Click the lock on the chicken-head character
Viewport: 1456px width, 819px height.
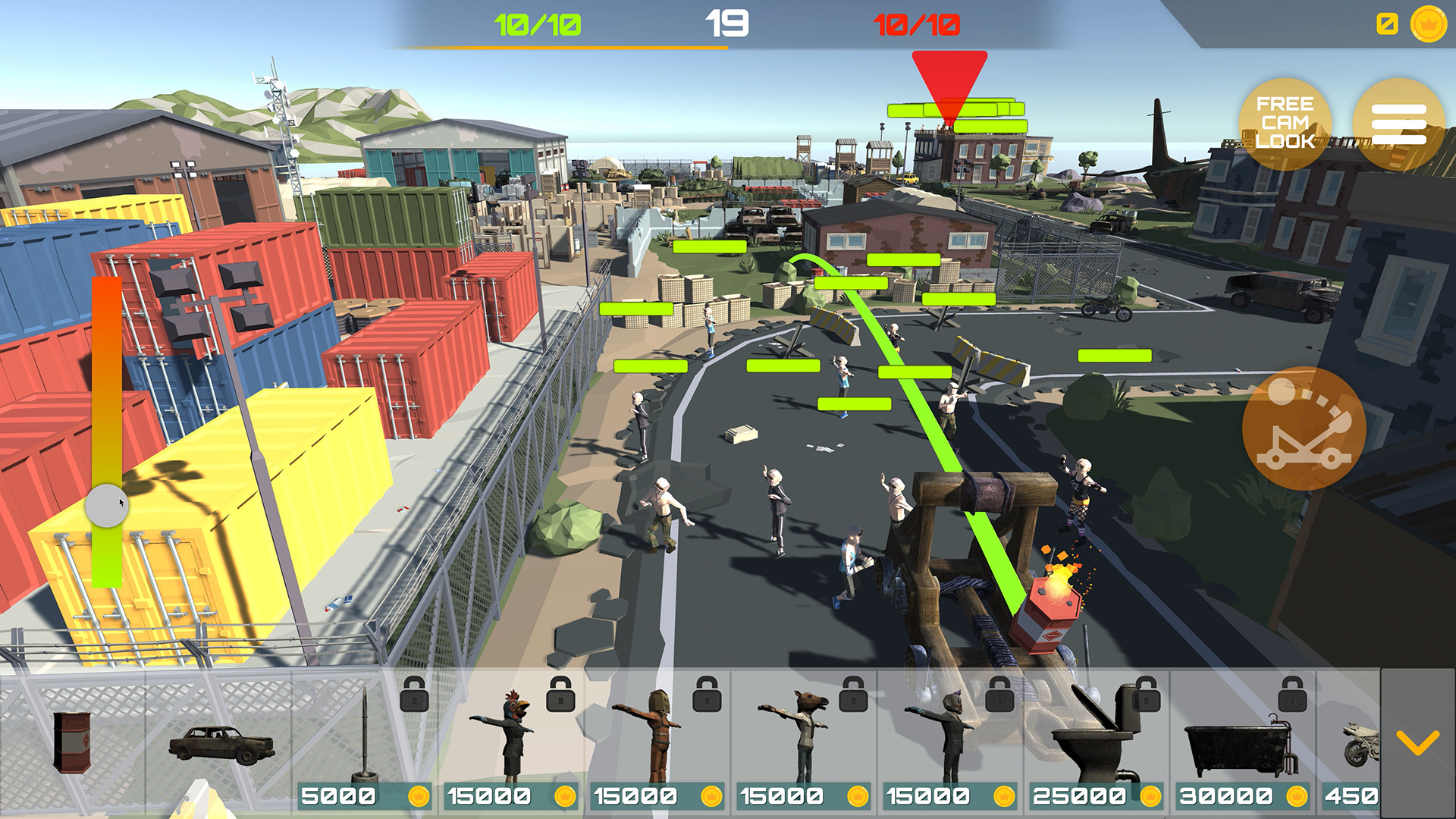pyautogui.click(x=560, y=699)
